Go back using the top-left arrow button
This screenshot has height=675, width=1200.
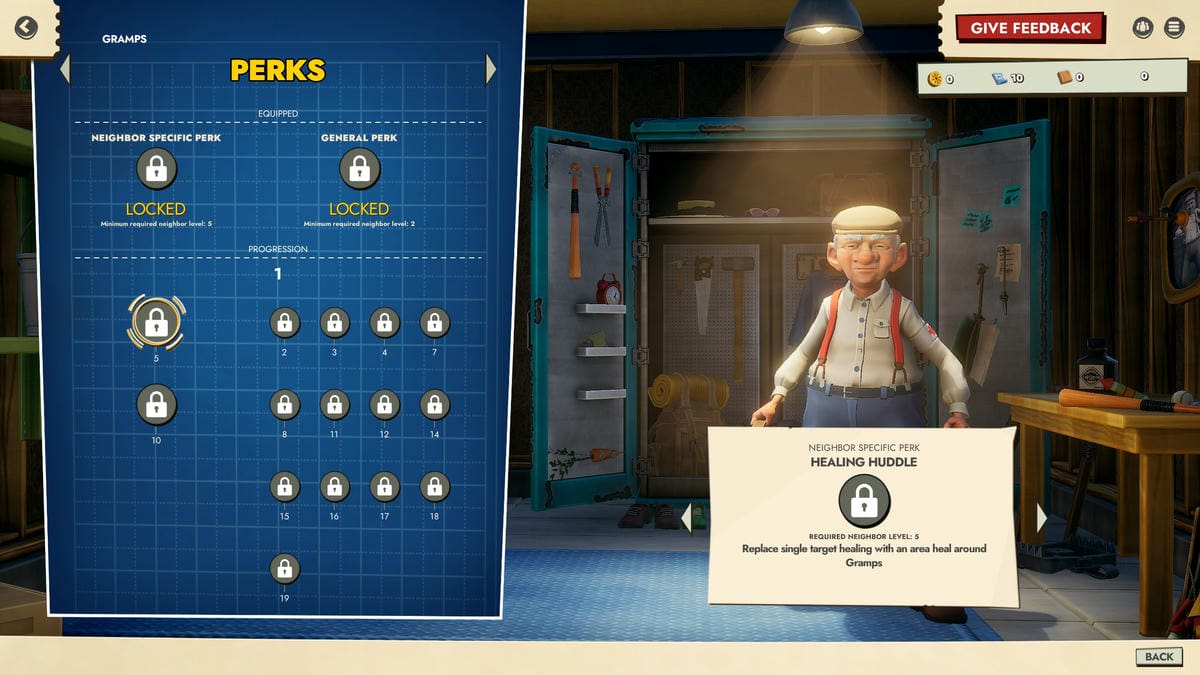(26, 27)
